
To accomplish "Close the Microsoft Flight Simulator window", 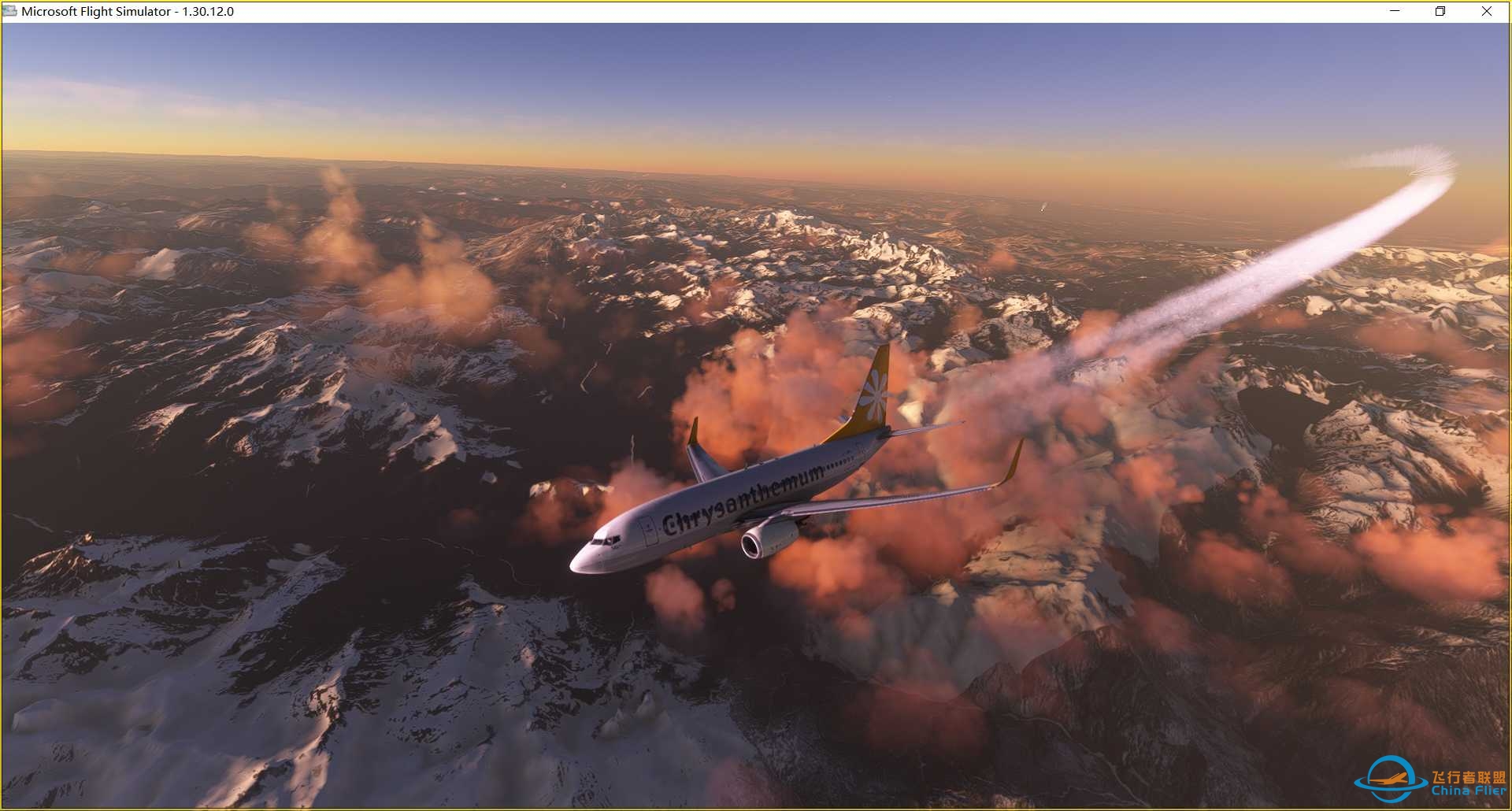I will 1487,12.
